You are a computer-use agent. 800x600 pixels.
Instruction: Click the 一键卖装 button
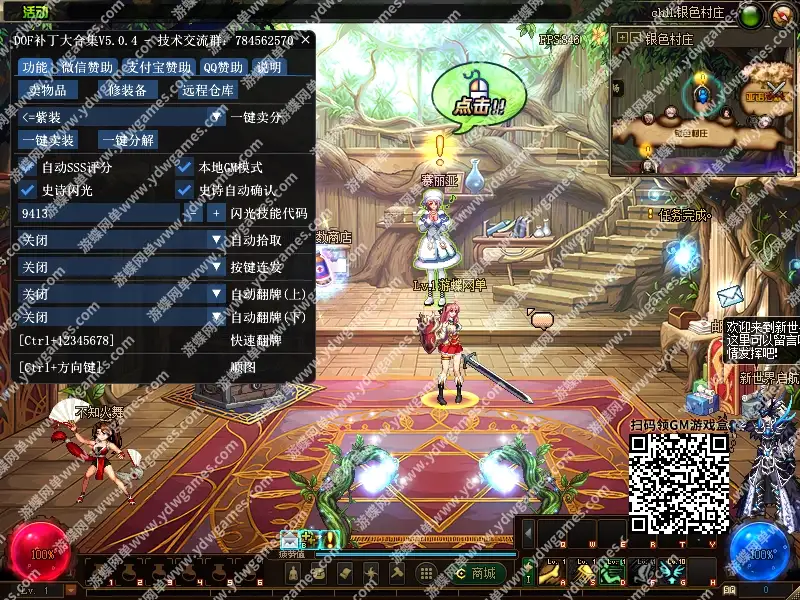tap(47, 141)
